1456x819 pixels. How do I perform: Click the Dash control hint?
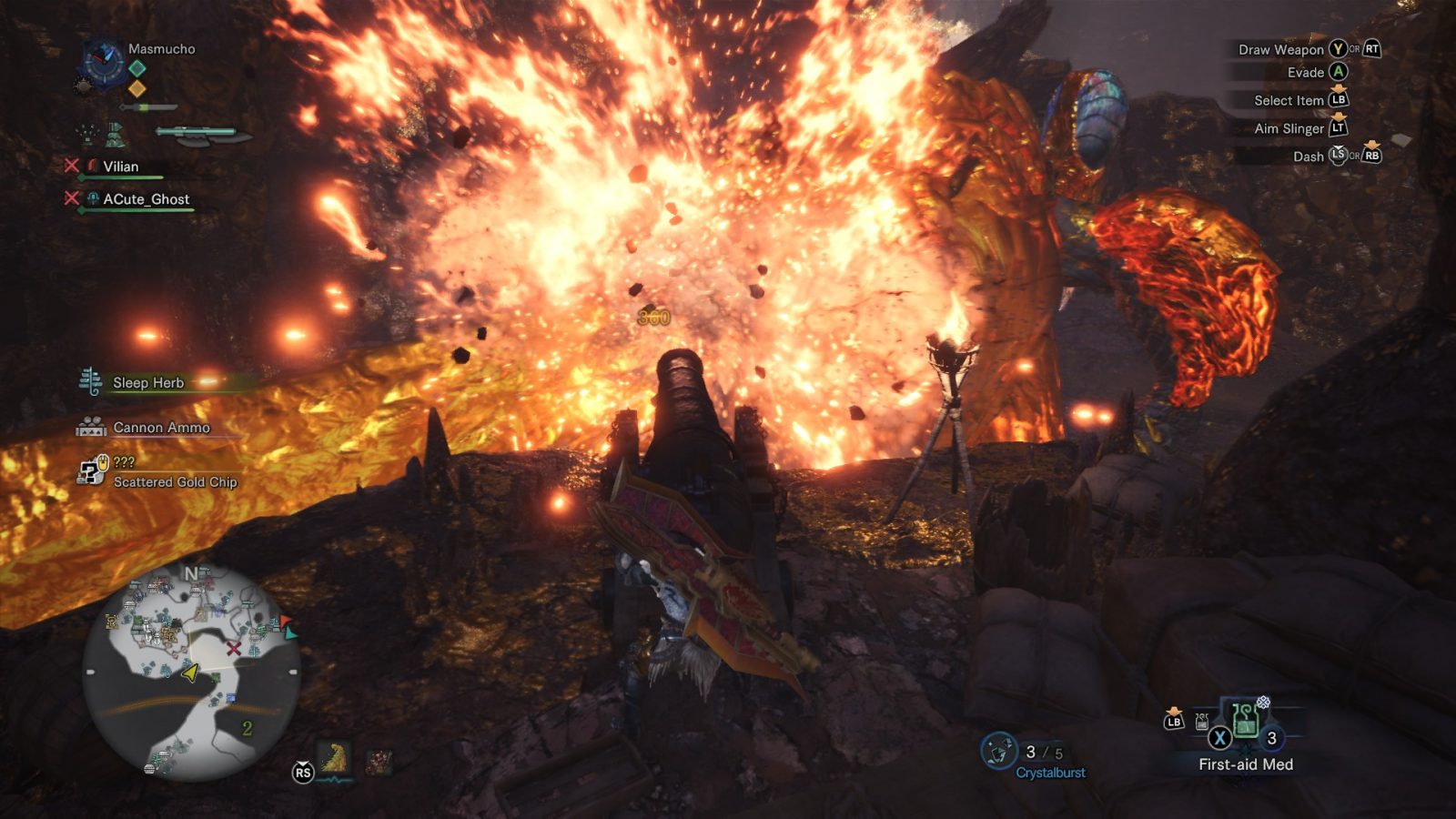click(1308, 157)
